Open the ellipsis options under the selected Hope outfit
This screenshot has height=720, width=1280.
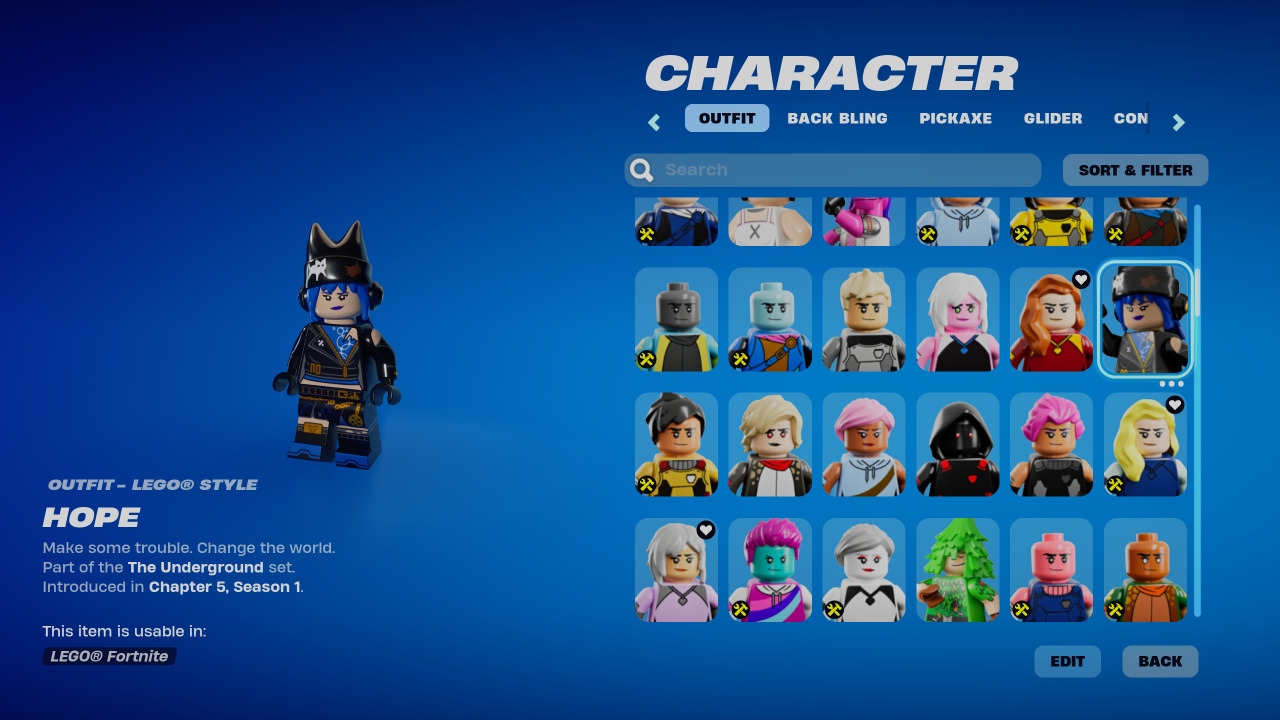pyautogui.click(x=1172, y=383)
